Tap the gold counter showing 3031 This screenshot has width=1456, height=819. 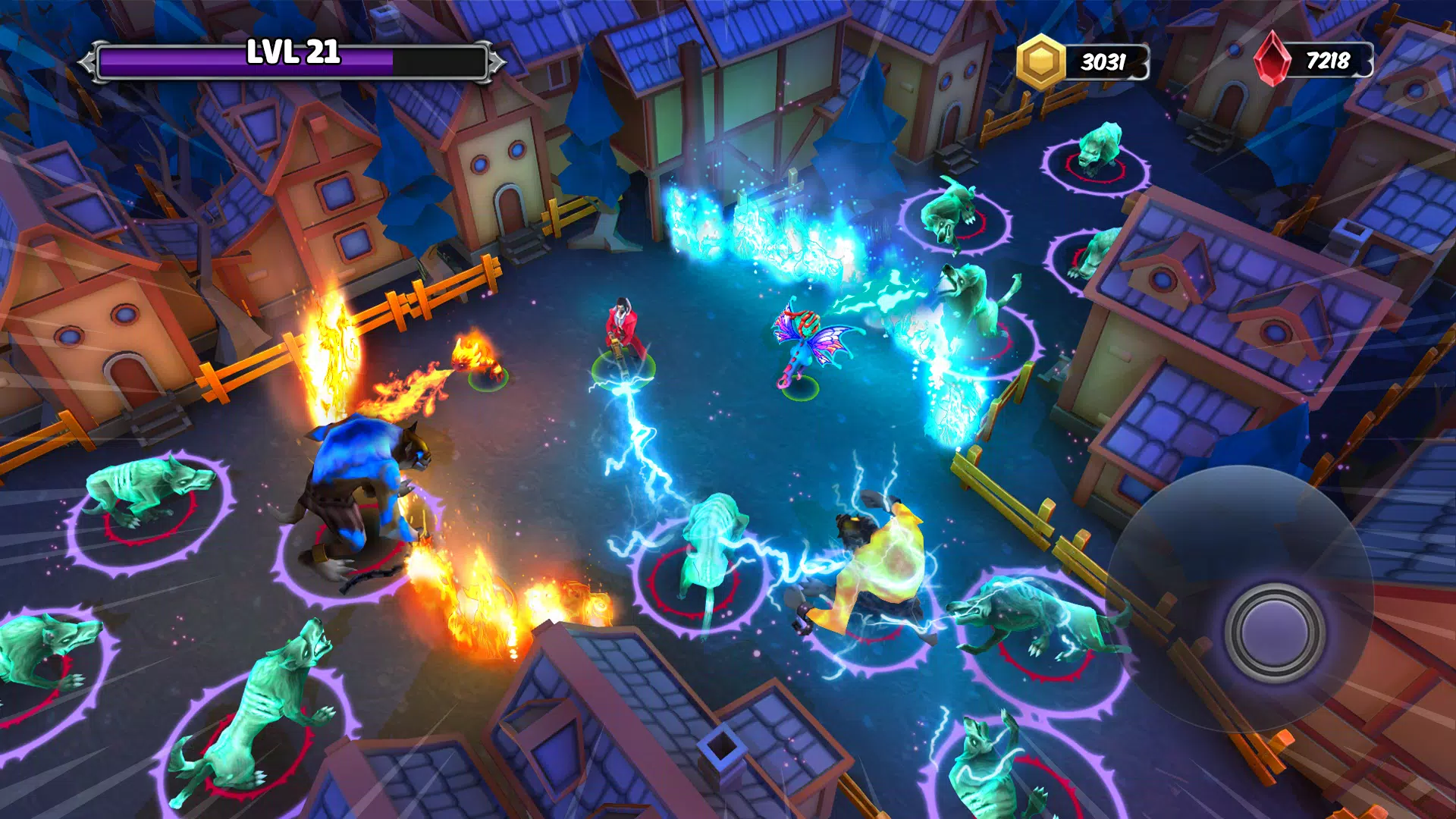[x=1103, y=57]
